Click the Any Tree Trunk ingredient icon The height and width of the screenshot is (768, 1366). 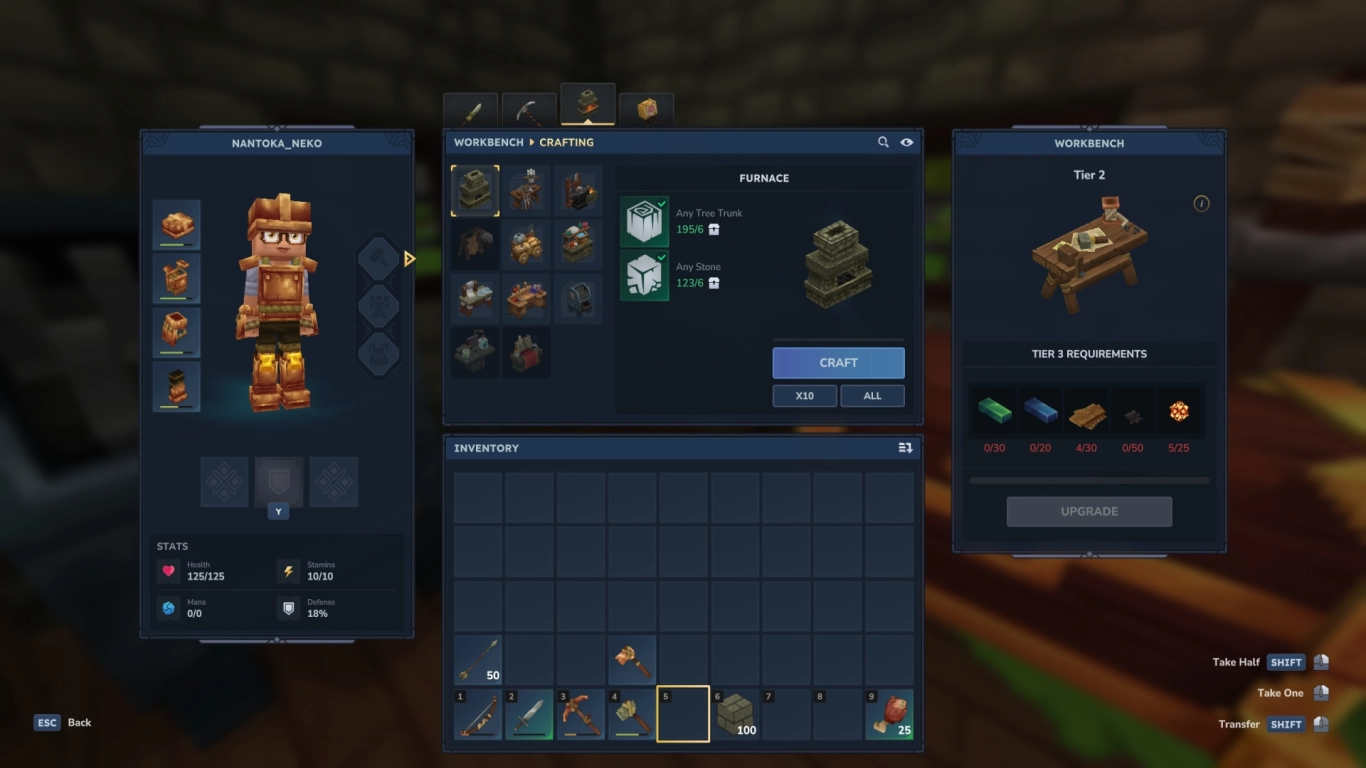coord(645,220)
